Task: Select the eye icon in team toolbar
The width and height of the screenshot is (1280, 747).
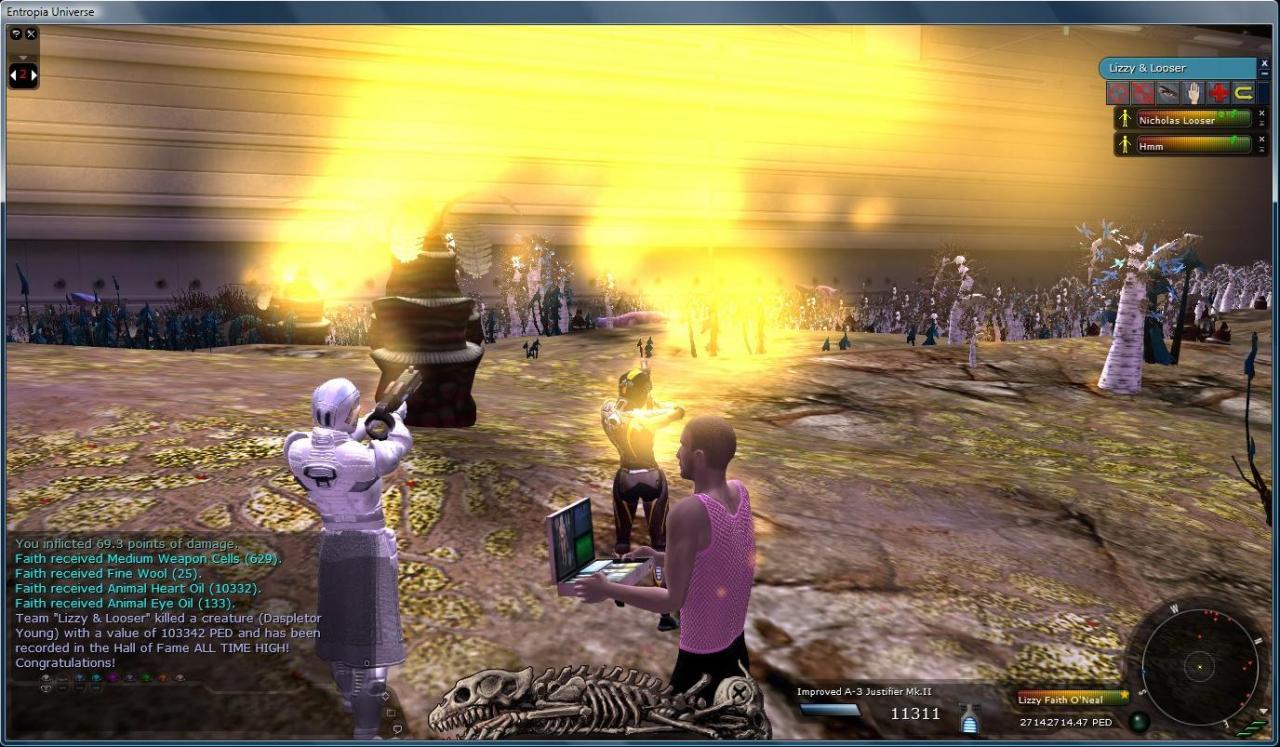Action: click(x=1168, y=93)
